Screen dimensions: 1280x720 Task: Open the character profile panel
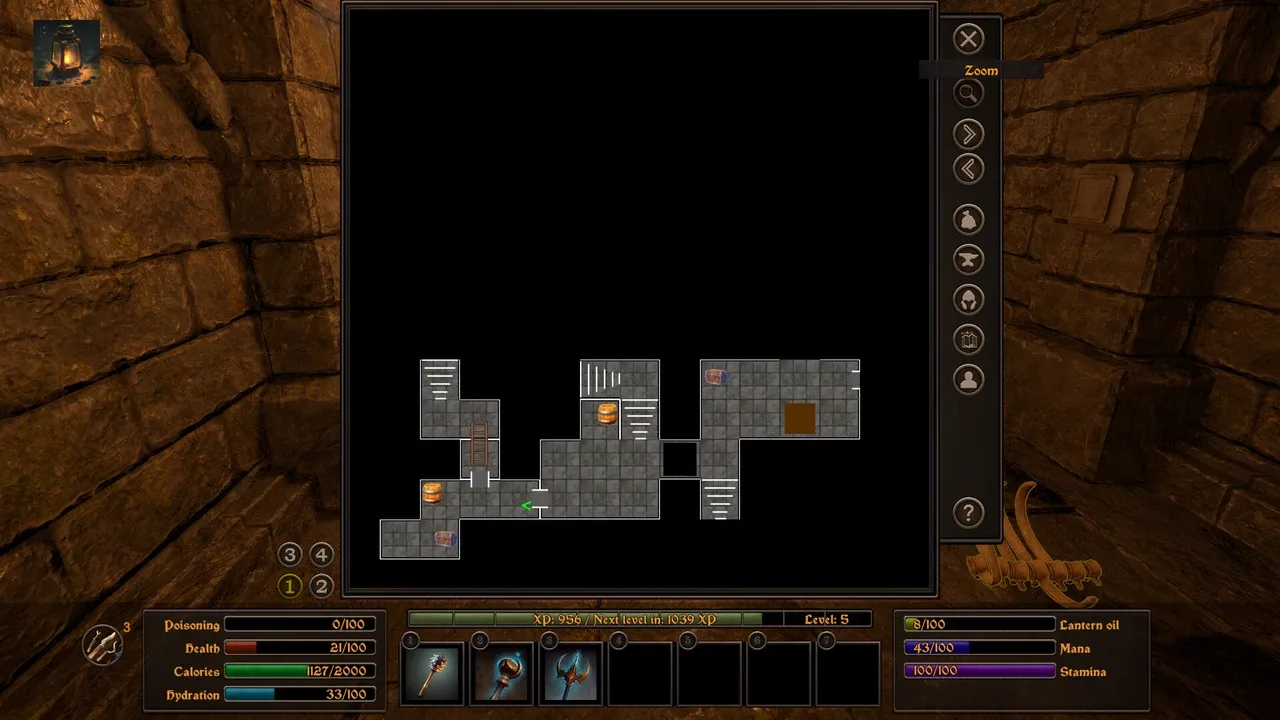pyautogui.click(x=968, y=380)
